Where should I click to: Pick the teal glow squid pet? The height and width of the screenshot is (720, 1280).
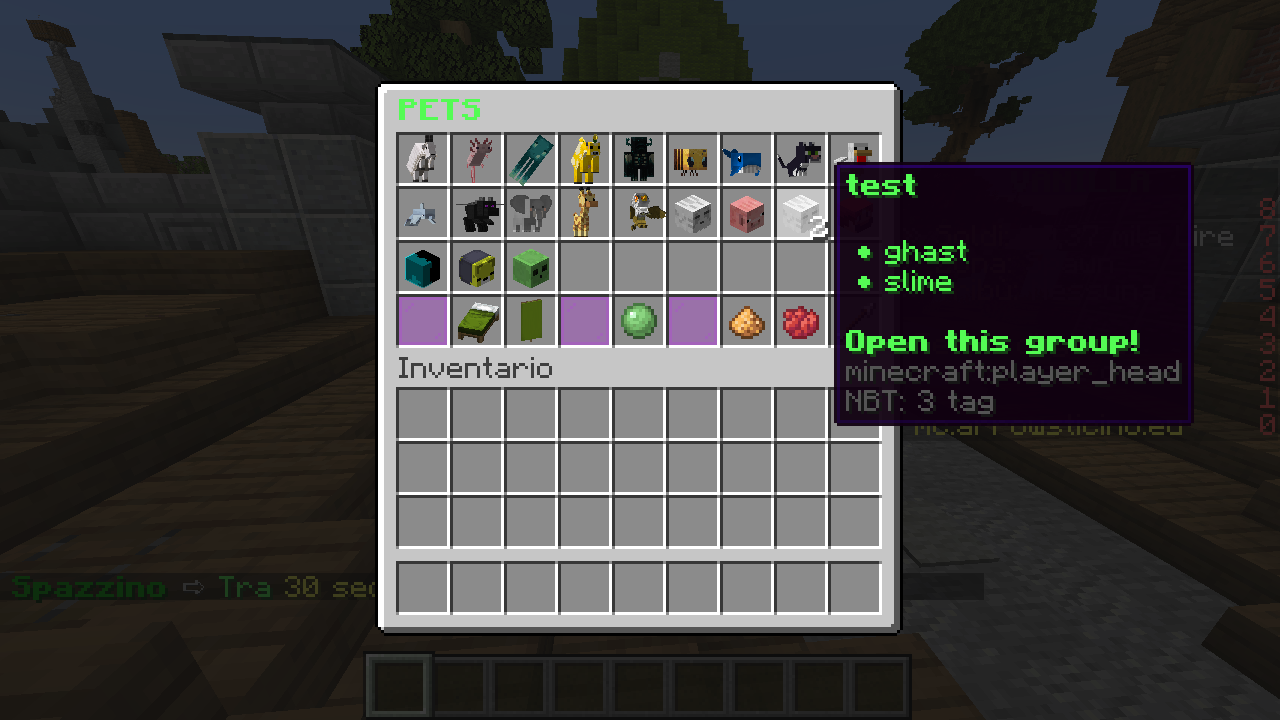click(x=530, y=159)
